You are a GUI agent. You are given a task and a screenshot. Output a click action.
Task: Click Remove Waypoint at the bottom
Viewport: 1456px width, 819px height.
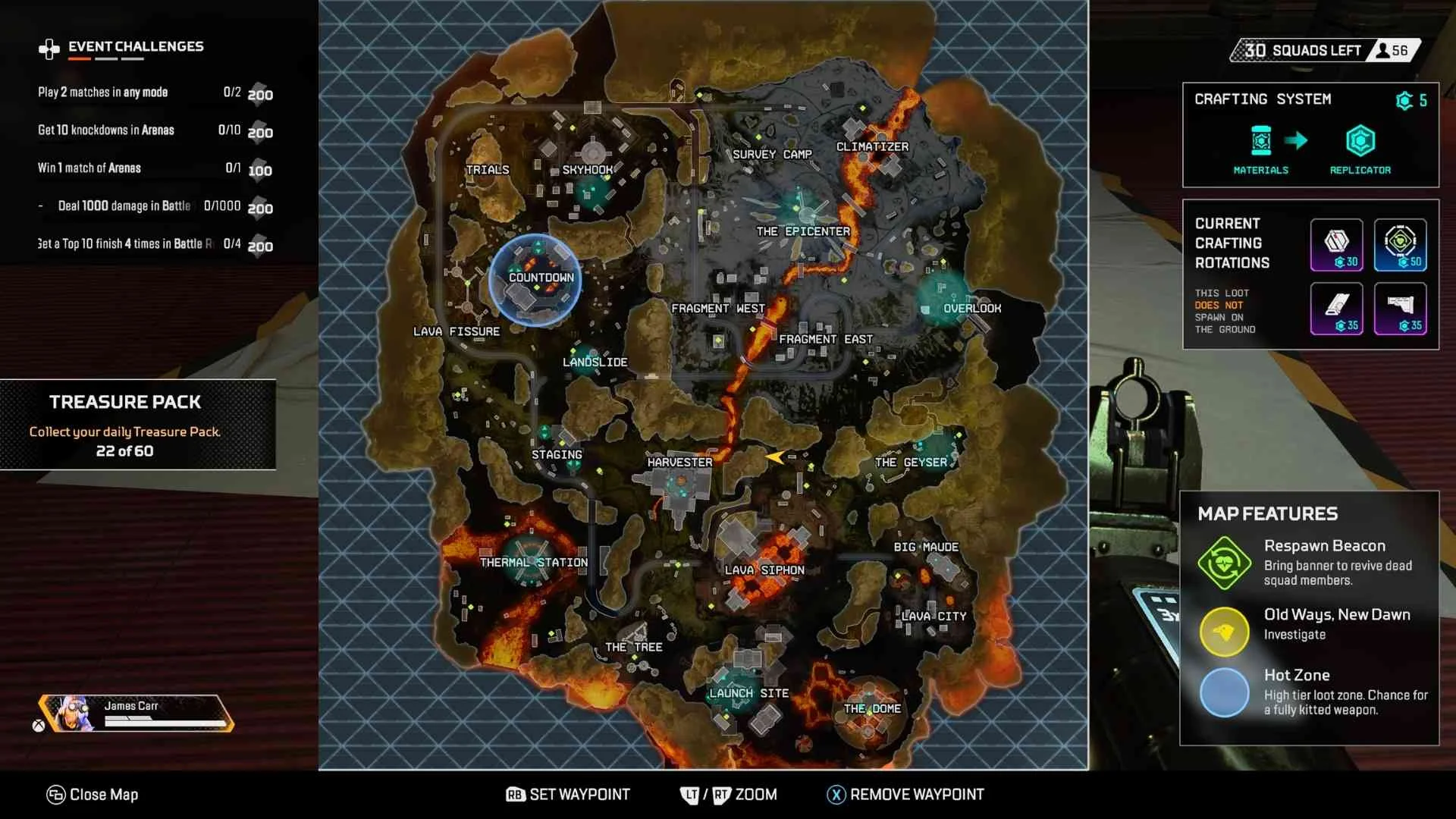(x=904, y=794)
